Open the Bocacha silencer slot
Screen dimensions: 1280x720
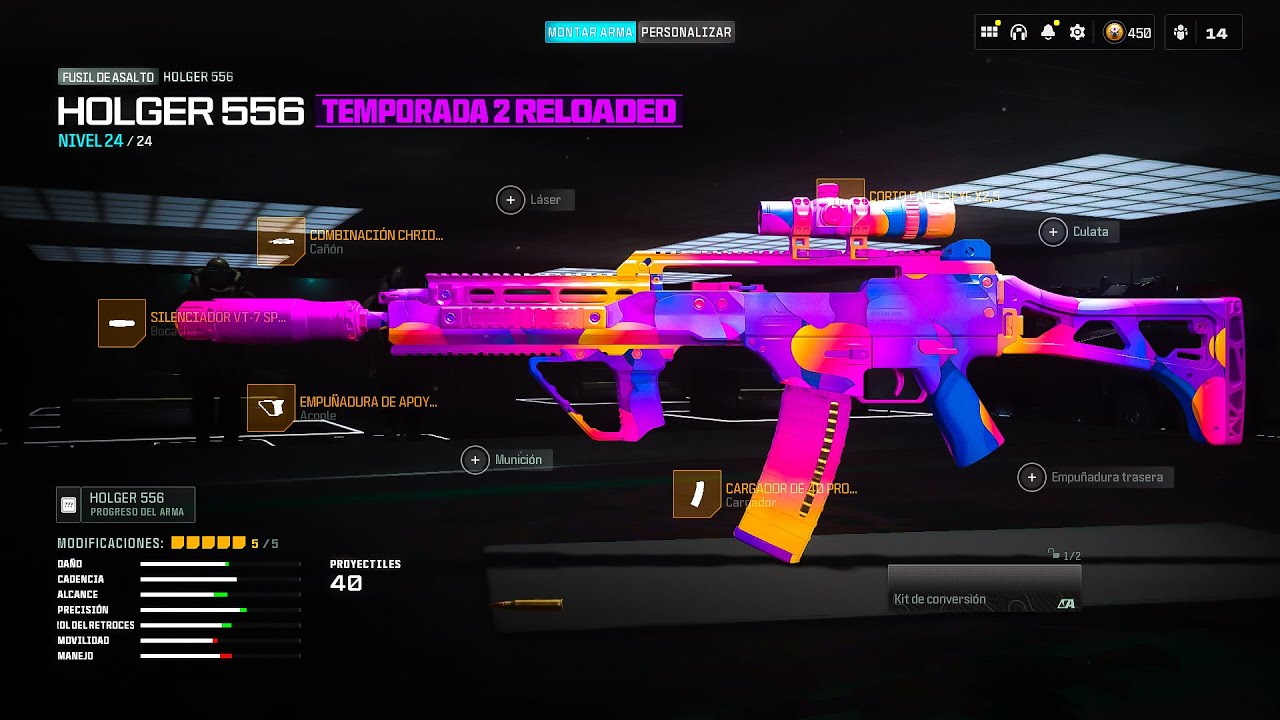pos(122,323)
